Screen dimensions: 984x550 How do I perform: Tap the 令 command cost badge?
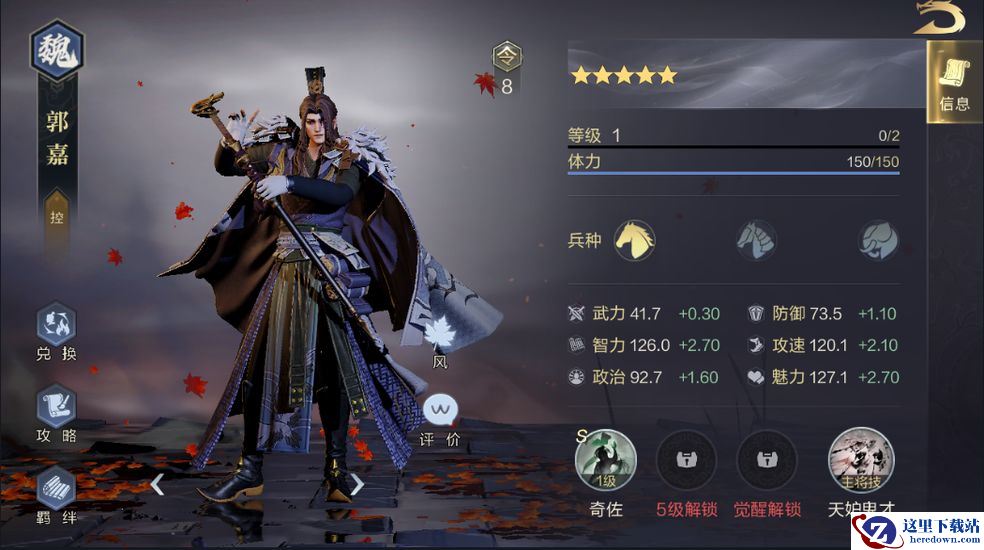[507, 58]
